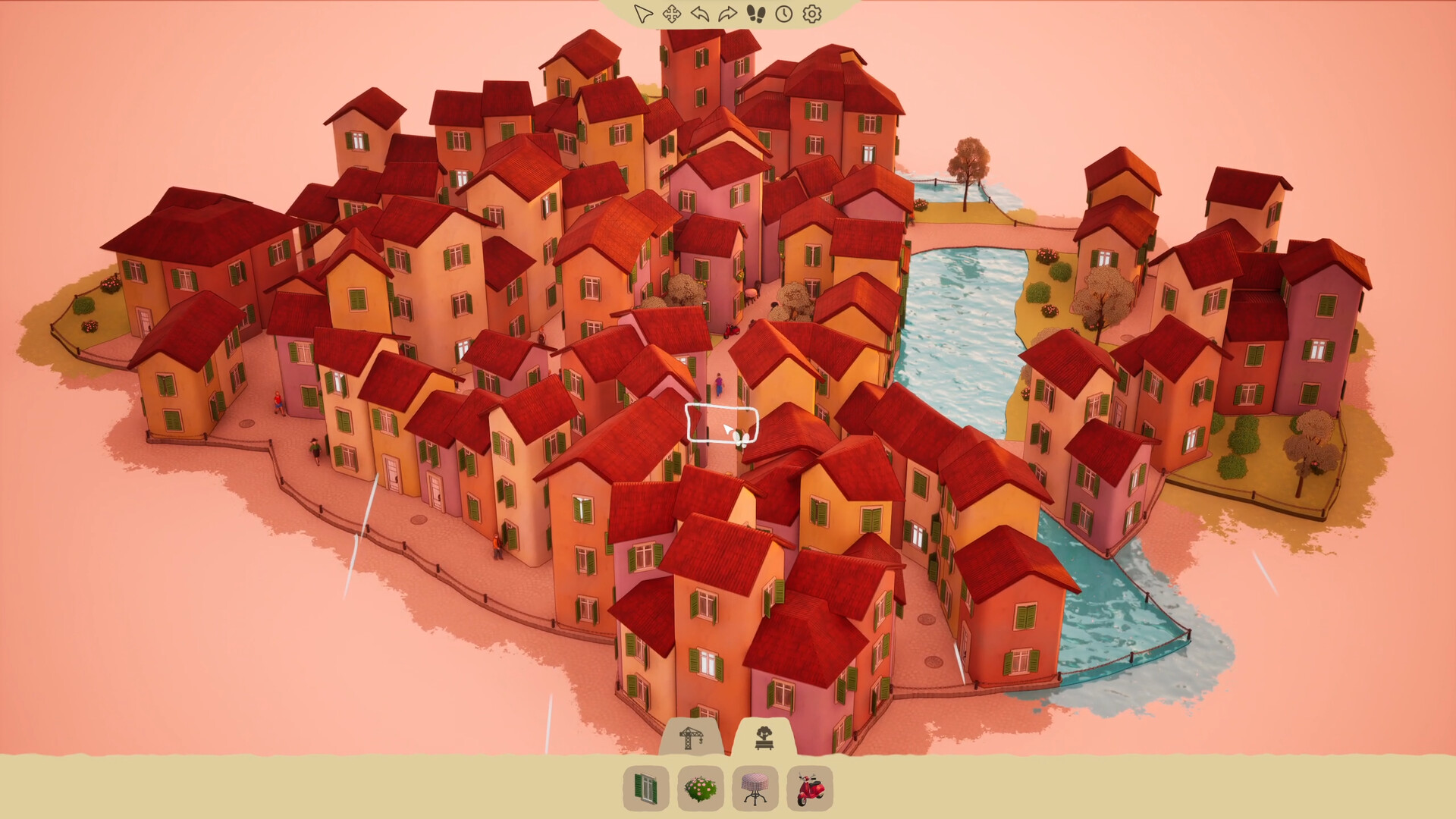
Task: Enter walk mode with the footsteps icon
Action: [x=755, y=13]
